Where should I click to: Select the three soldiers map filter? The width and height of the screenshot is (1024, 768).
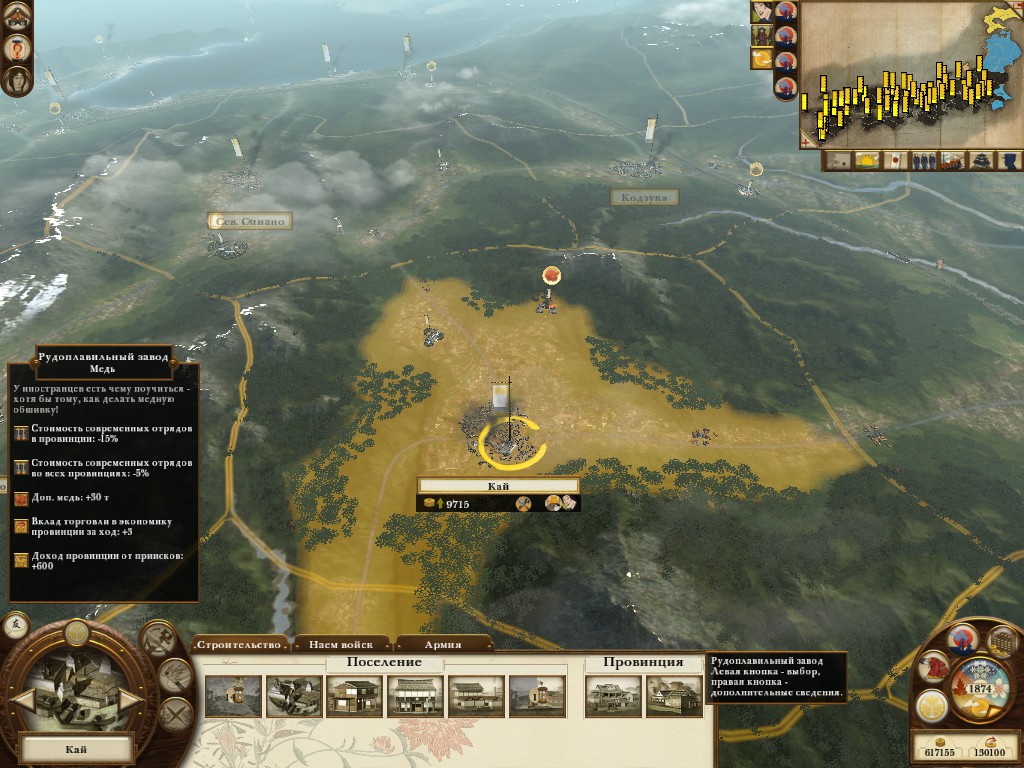(x=924, y=160)
